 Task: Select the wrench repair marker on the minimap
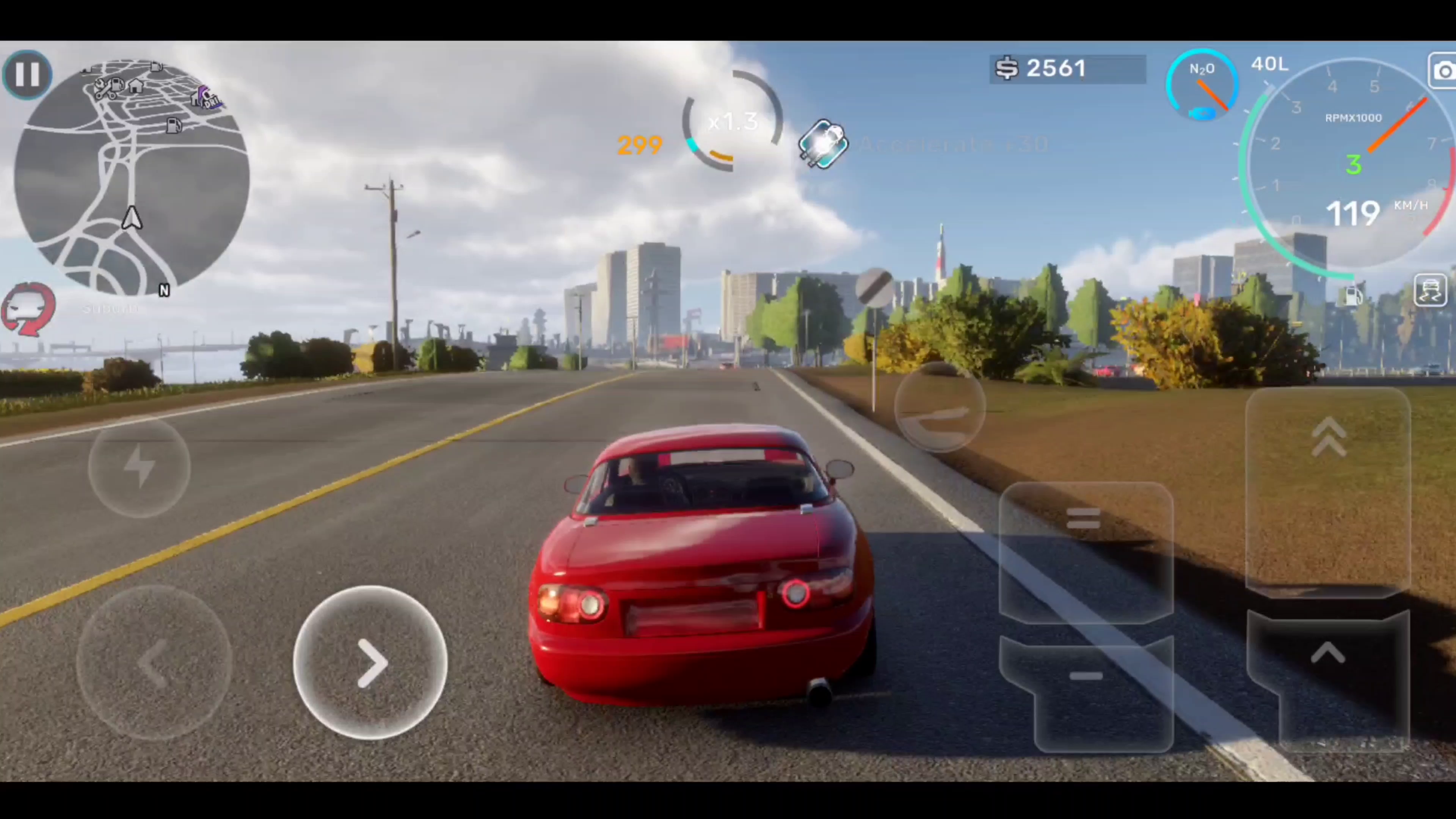click(x=103, y=89)
